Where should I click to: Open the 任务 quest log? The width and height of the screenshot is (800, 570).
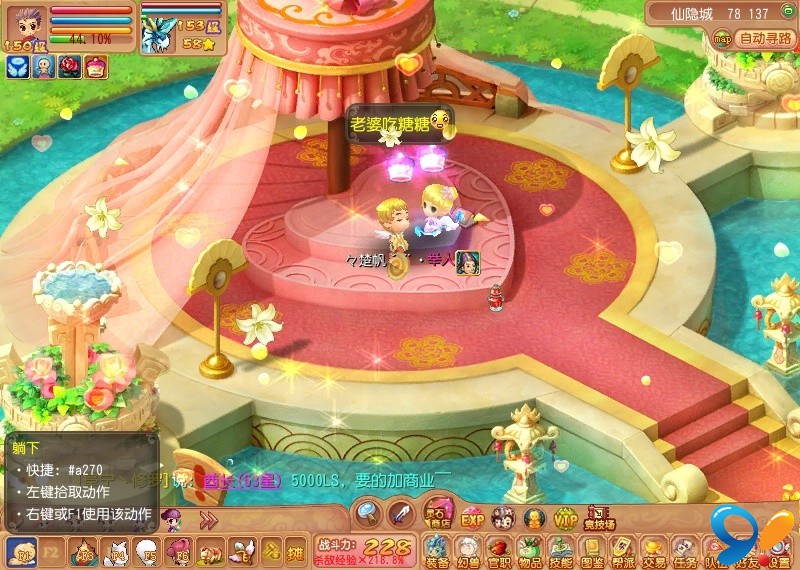[x=685, y=550]
